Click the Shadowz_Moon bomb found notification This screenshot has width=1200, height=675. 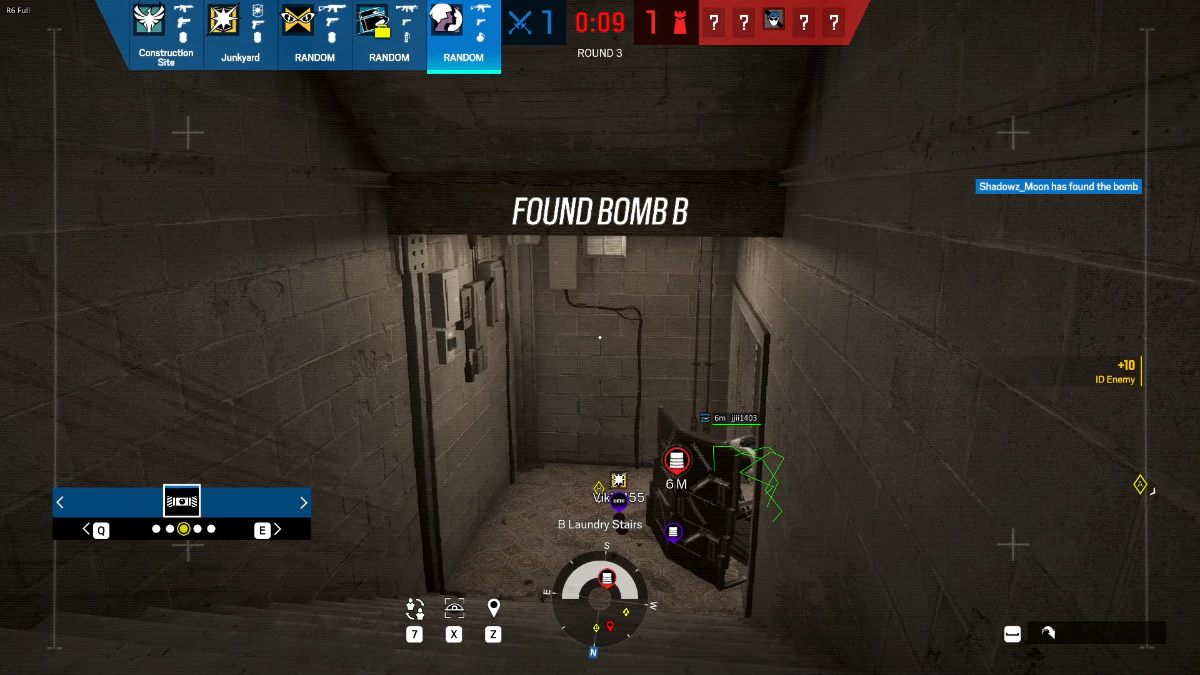(x=1058, y=187)
